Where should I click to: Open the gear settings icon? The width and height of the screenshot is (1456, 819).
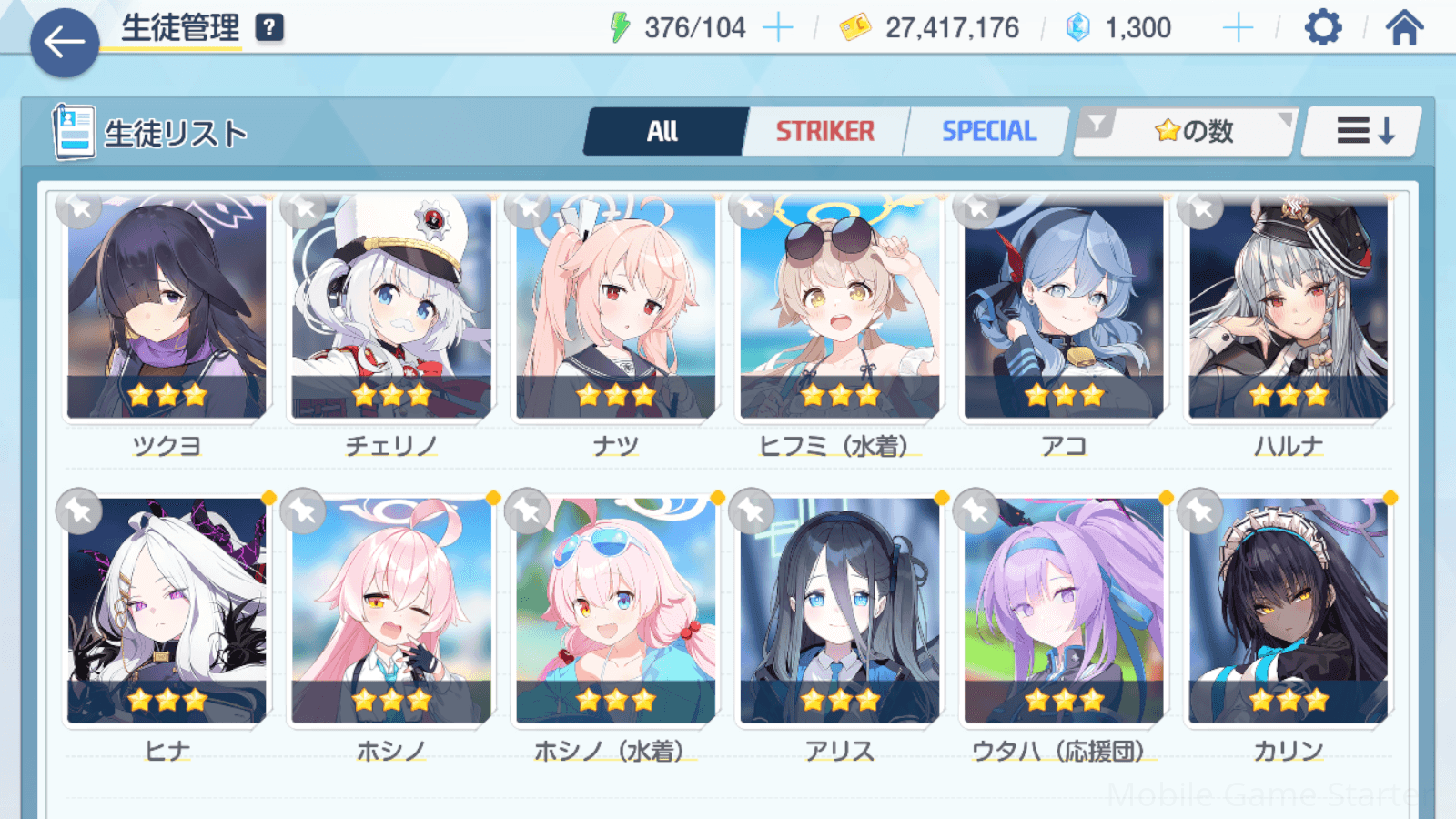[1322, 28]
